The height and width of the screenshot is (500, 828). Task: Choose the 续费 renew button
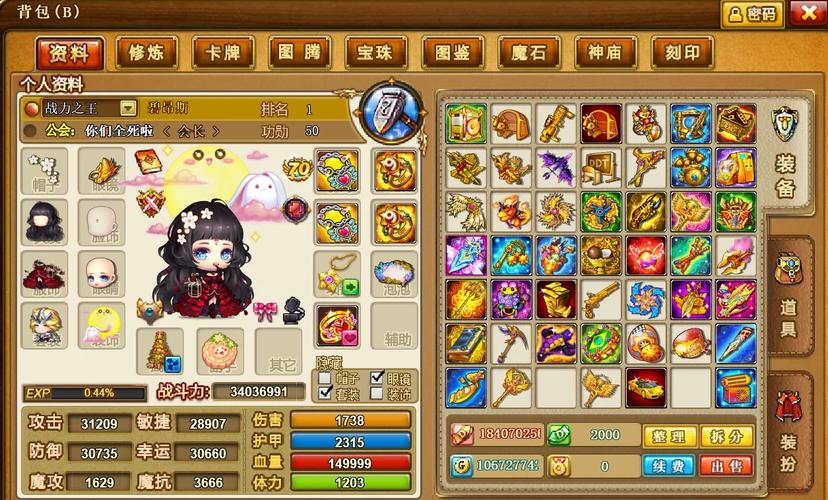coord(670,466)
